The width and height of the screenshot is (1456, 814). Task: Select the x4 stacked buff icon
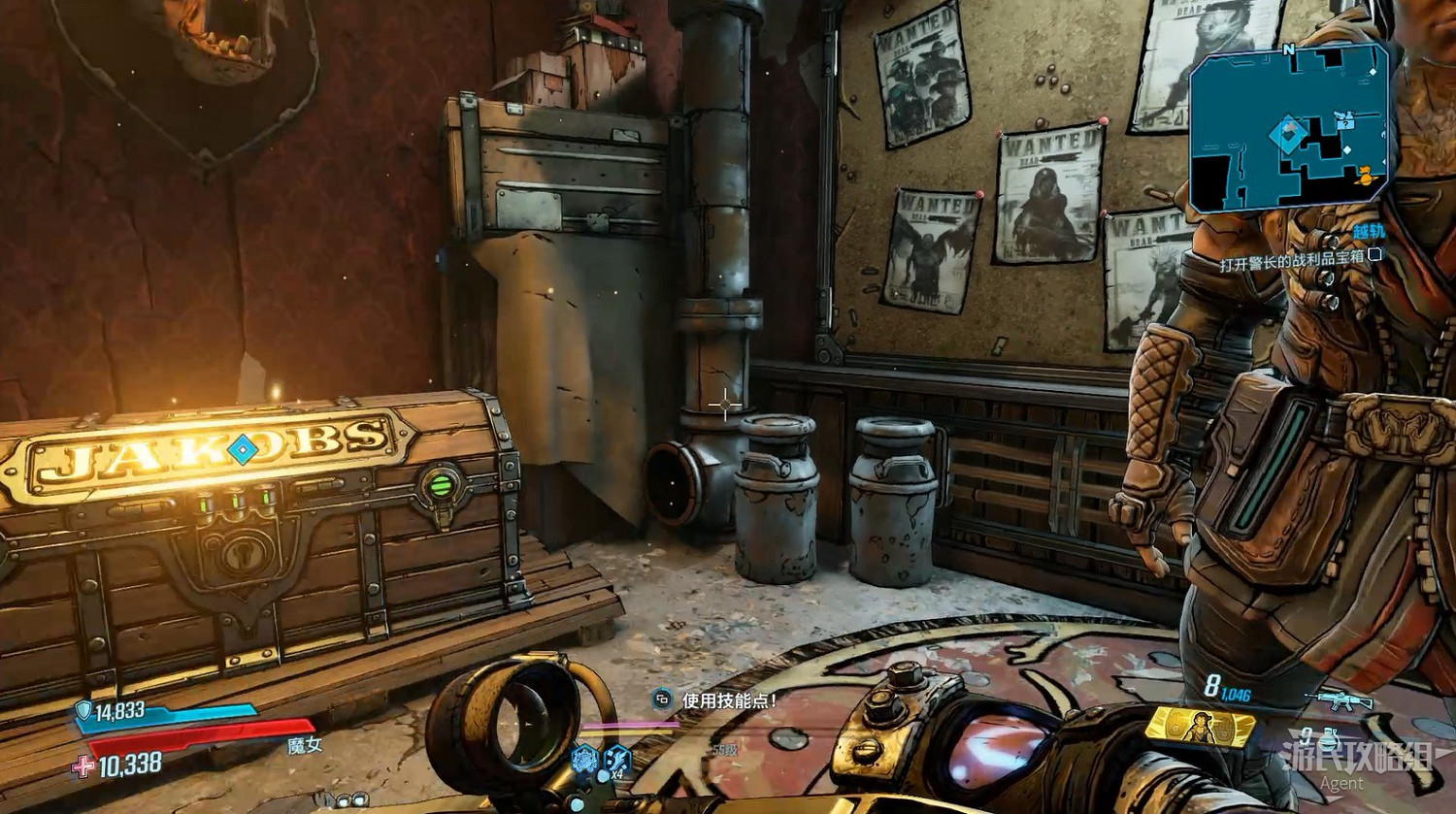[615, 760]
